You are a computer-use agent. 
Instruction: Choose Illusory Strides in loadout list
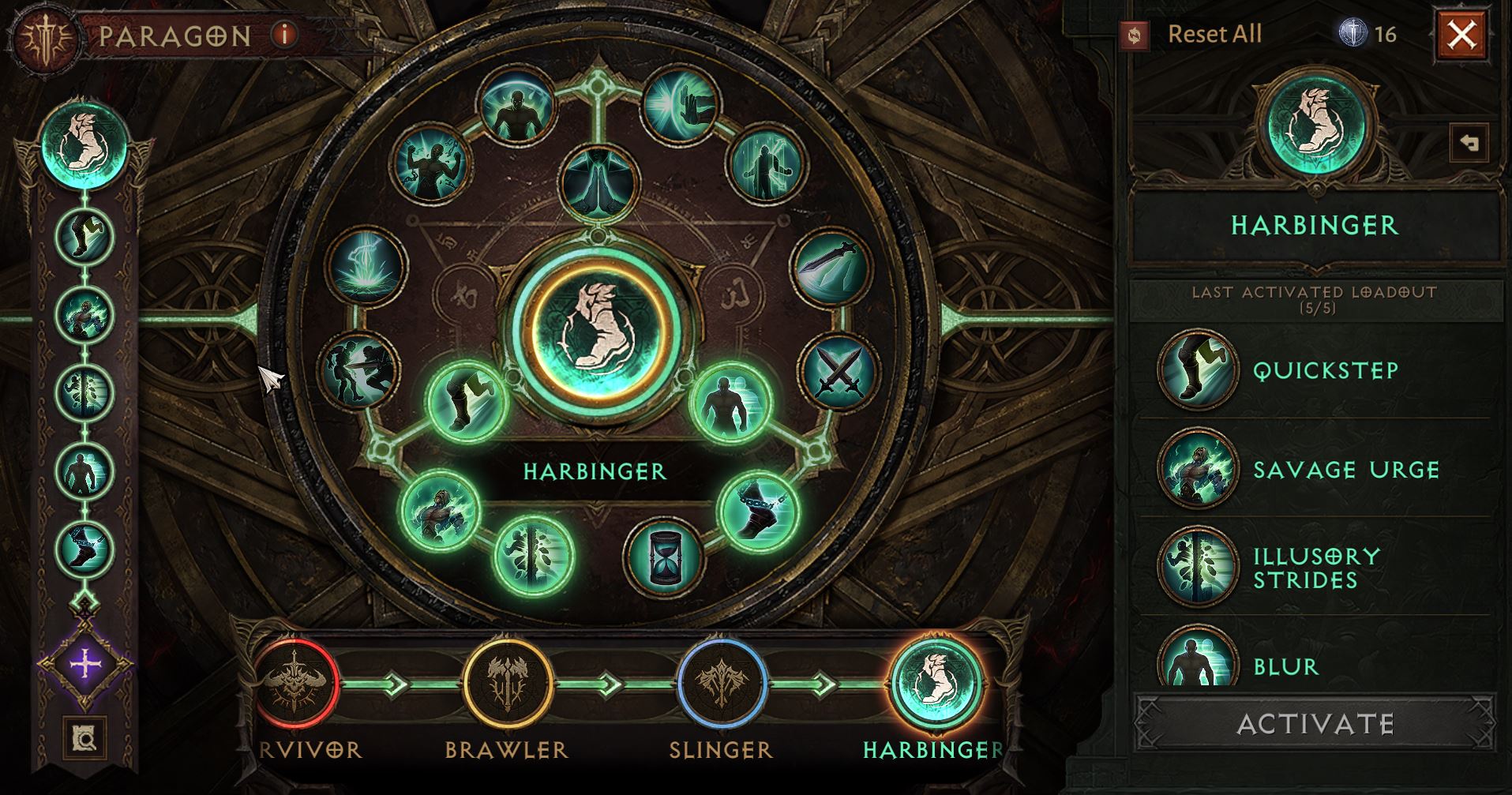[x=1198, y=567]
